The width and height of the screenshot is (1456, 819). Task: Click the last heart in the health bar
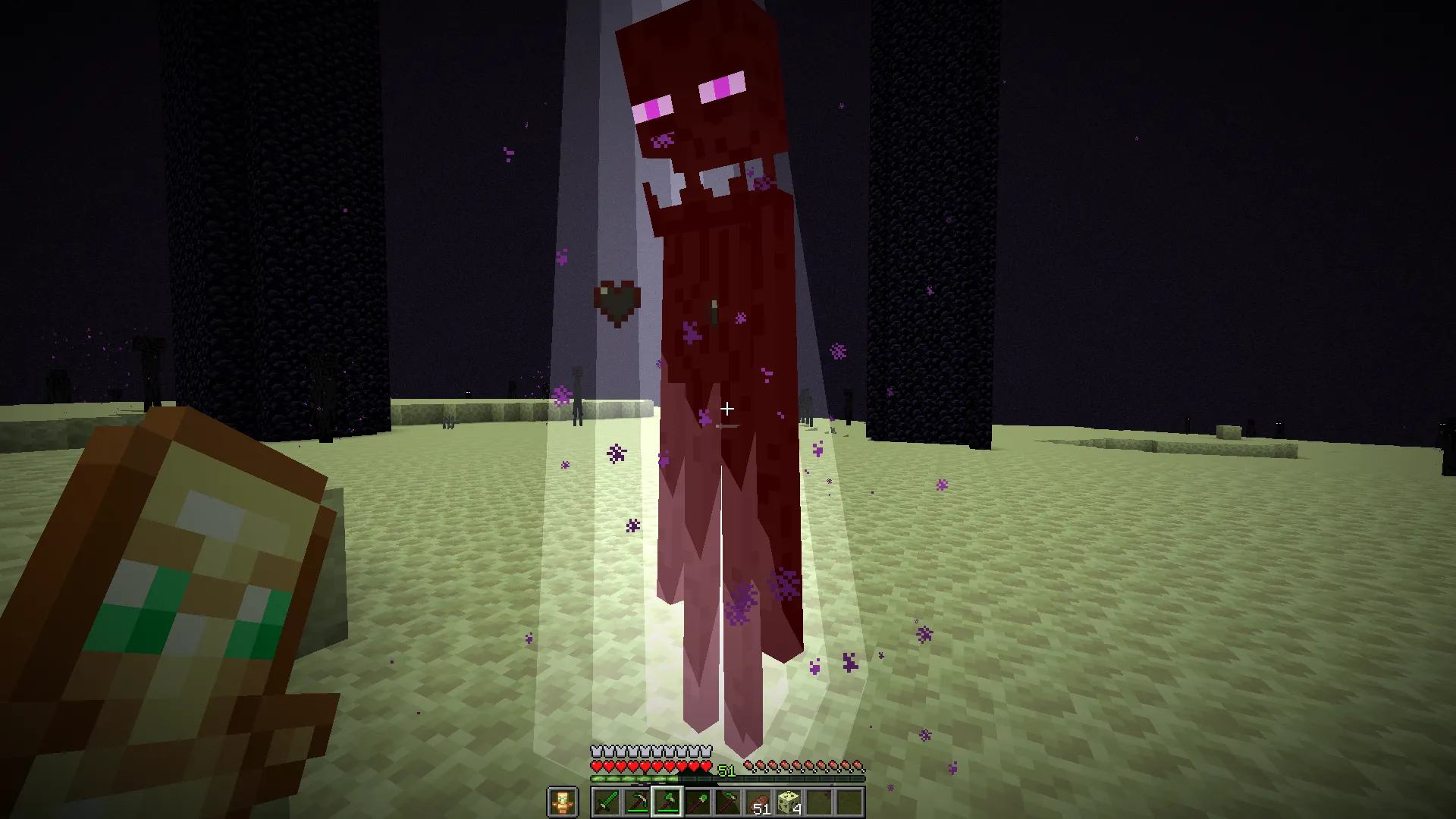coord(706,766)
